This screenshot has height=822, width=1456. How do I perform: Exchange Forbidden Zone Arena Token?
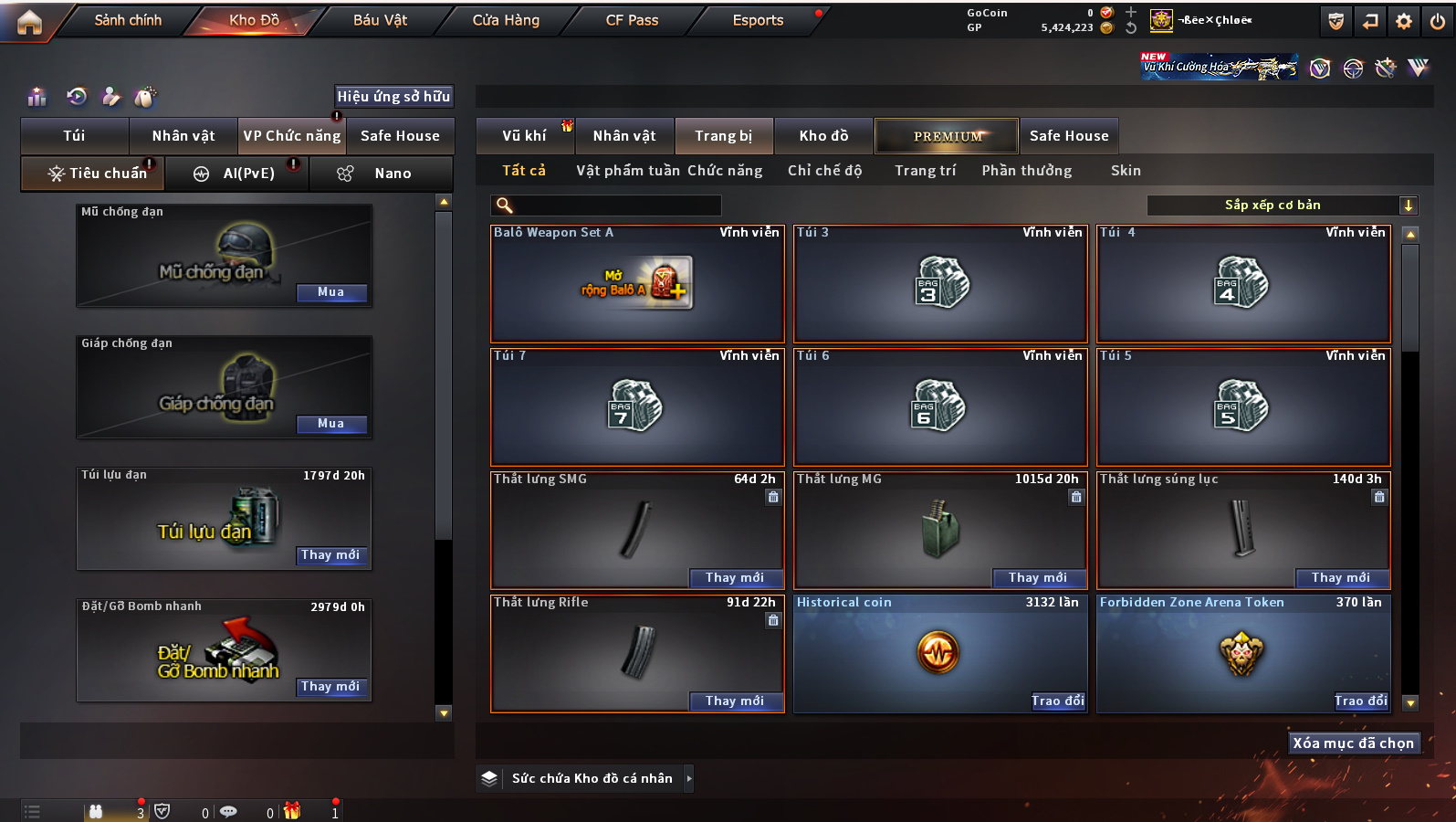[x=1360, y=701]
